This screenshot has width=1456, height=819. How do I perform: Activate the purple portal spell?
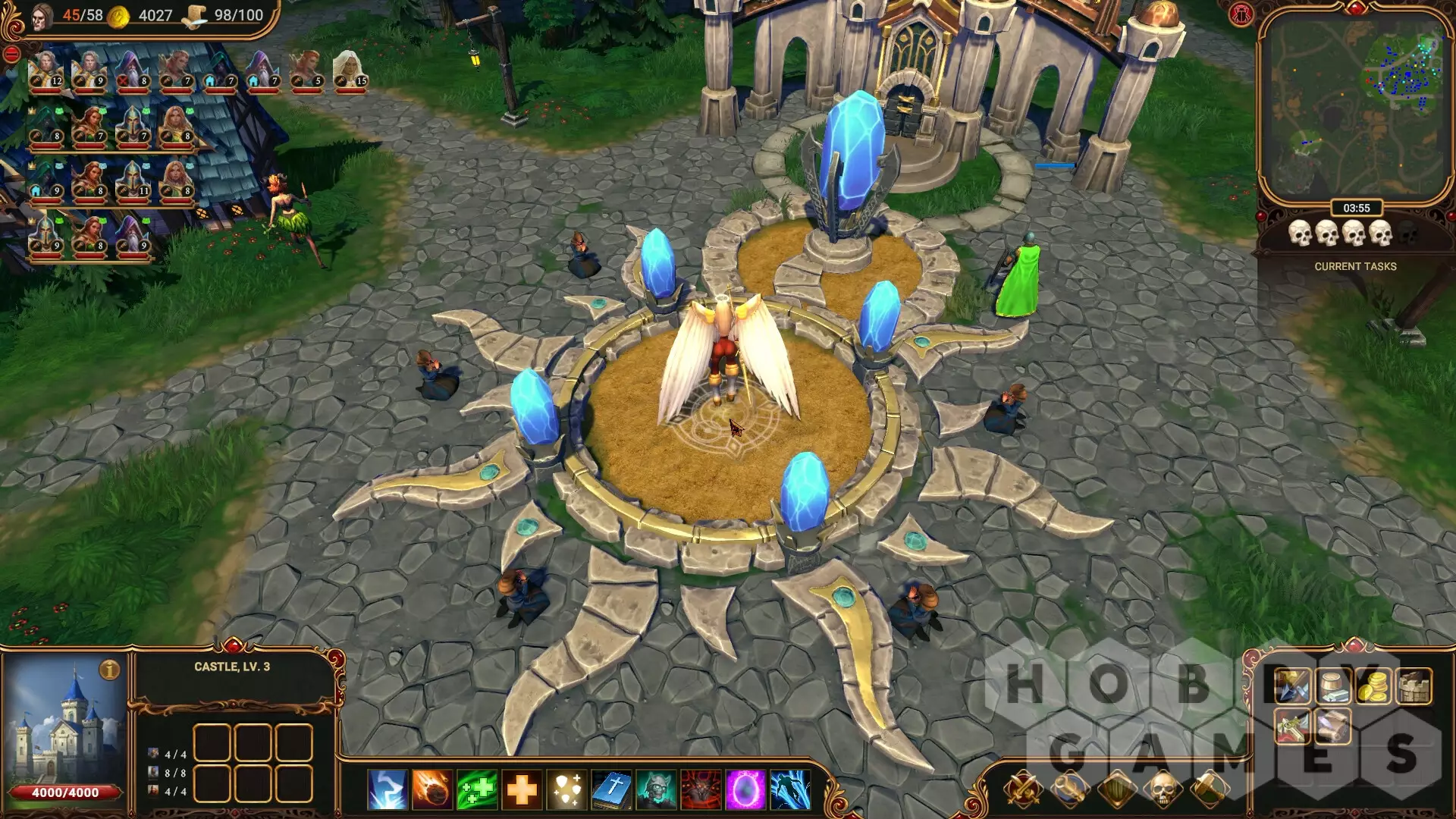pyautogui.click(x=745, y=789)
